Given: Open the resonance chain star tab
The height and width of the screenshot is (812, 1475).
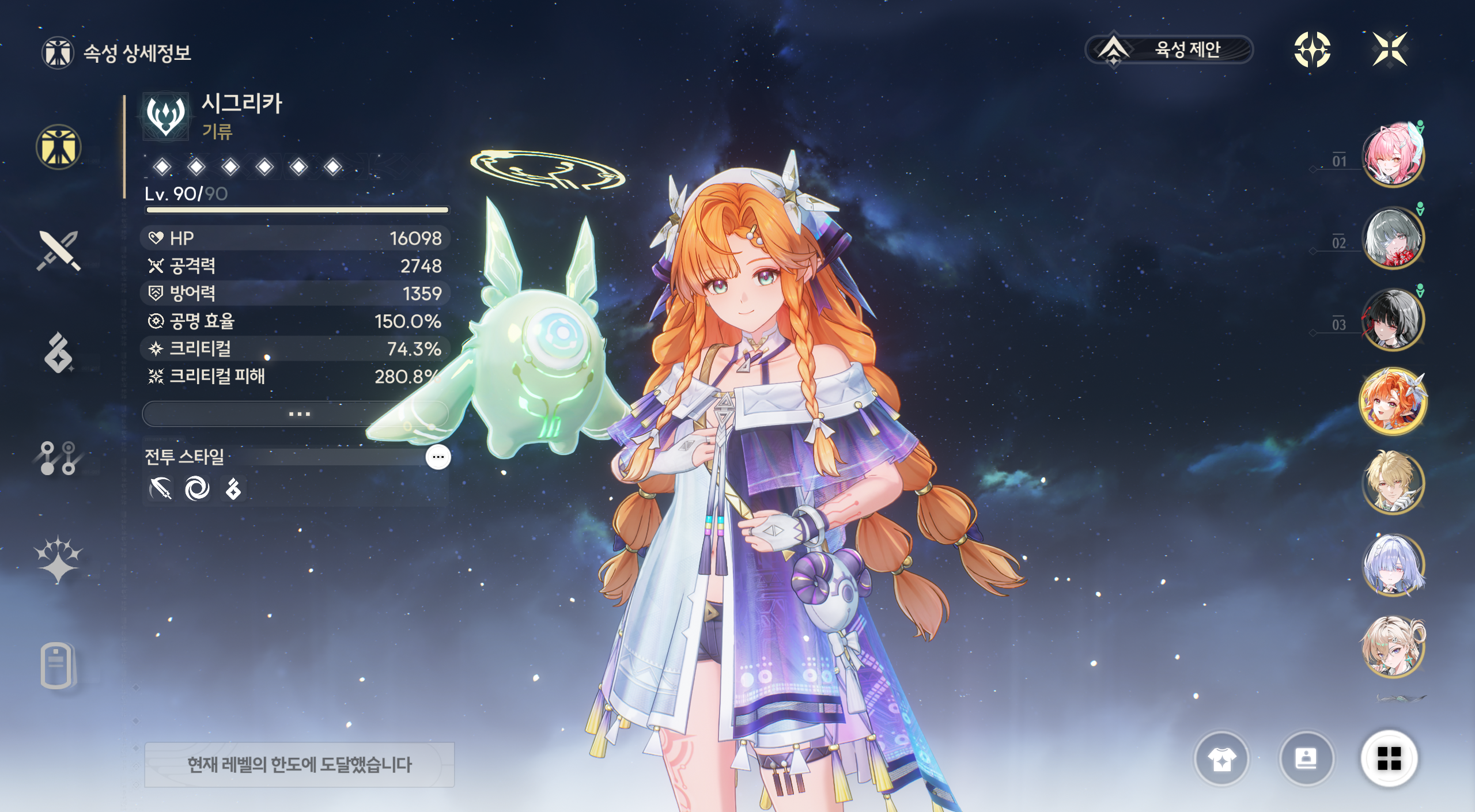Looking at the screenshot, I should 58,559.
